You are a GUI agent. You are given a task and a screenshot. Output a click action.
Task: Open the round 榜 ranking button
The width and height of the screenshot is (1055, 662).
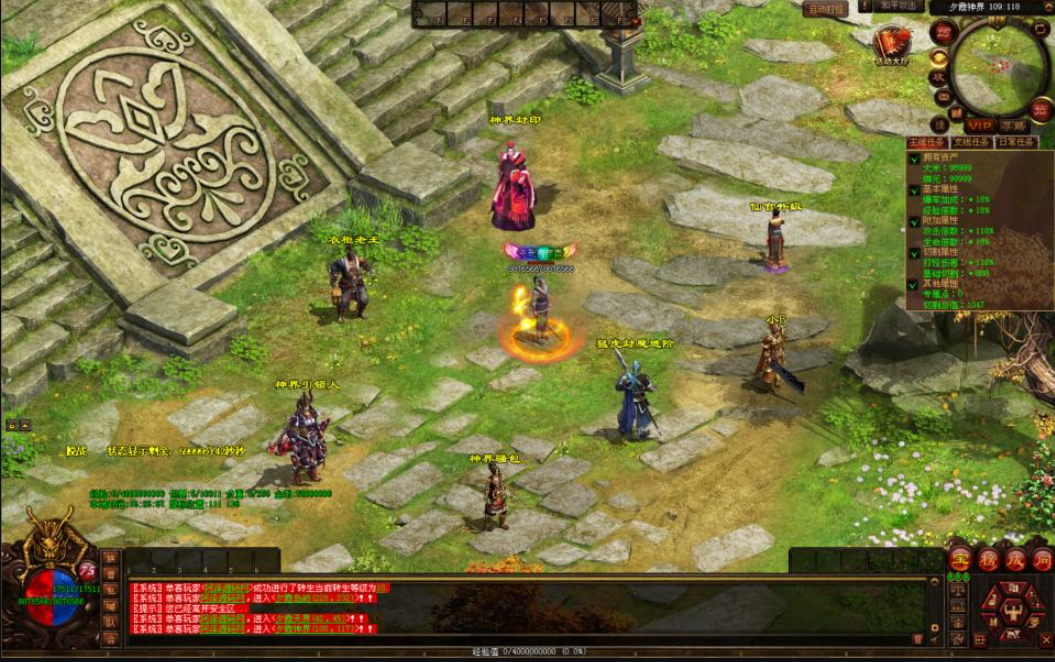[988, 560]
